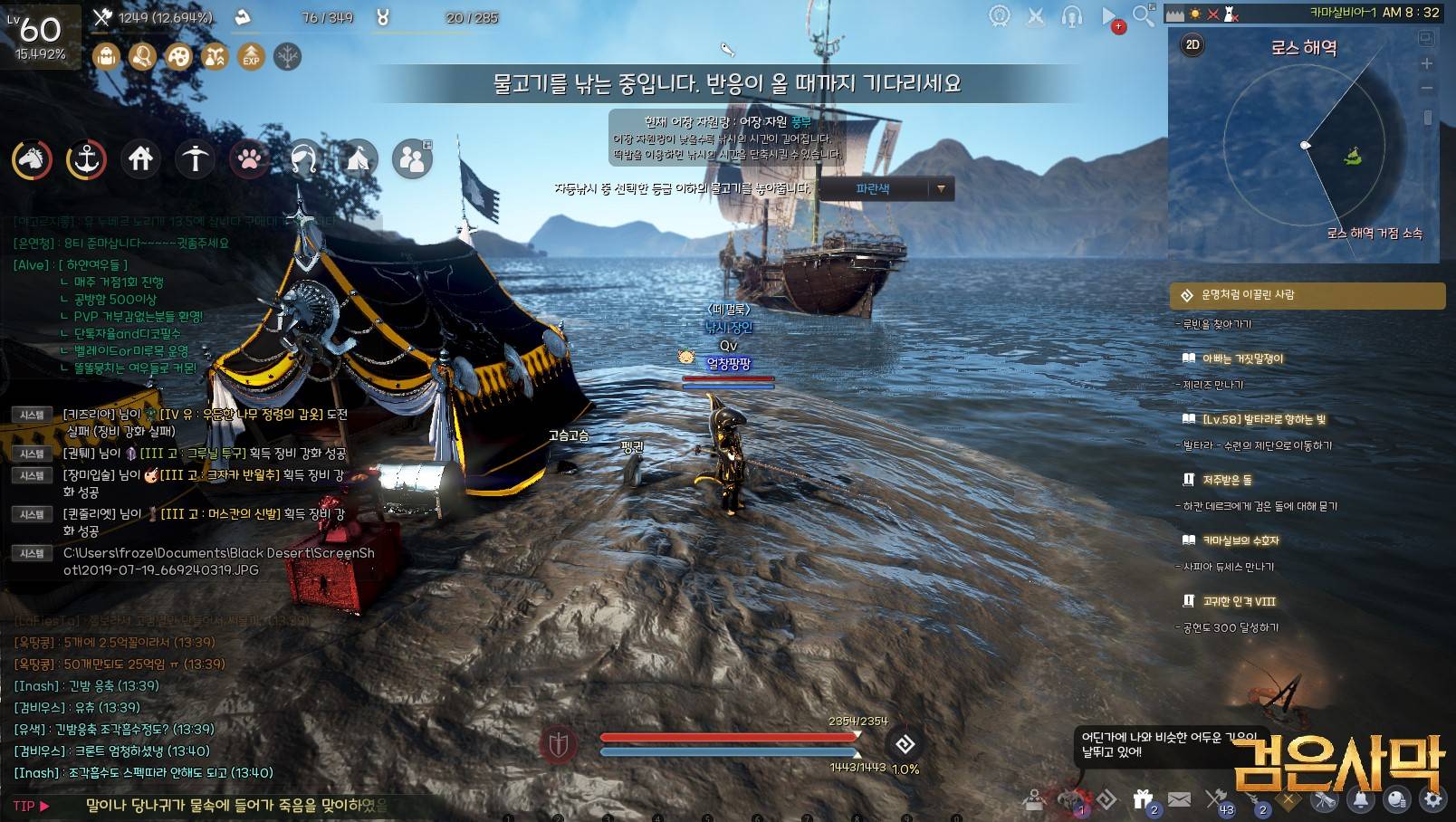Open the two-people party icon
The image size is (1456, 822).
point(412,159)
